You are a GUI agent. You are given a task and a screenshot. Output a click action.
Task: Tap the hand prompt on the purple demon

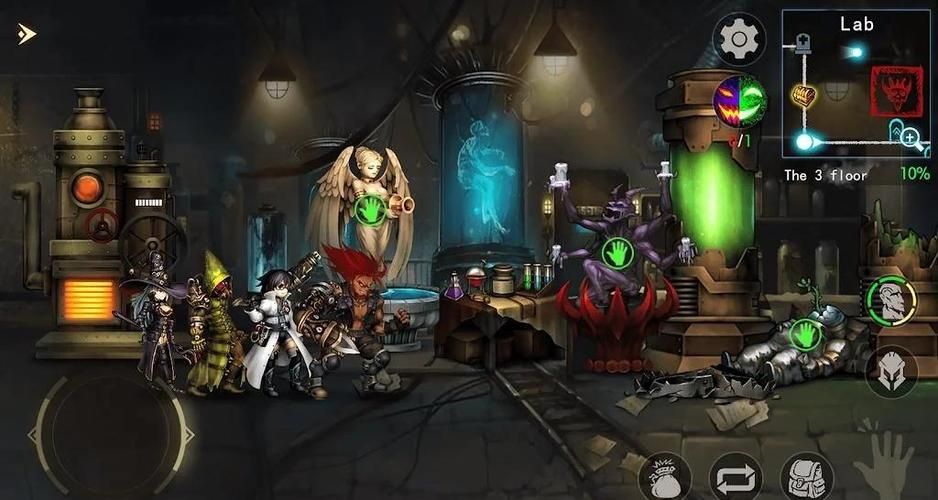point(617,251)
